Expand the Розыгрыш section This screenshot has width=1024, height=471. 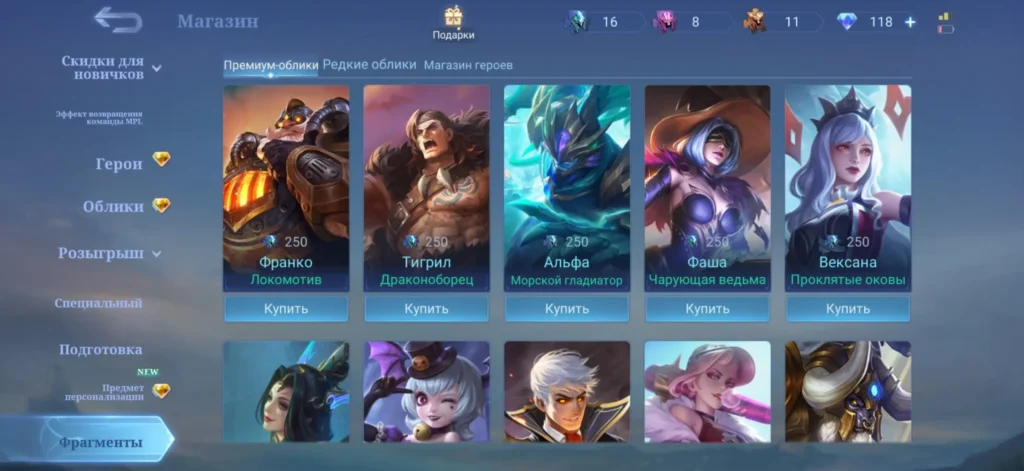tap(108, 253)
